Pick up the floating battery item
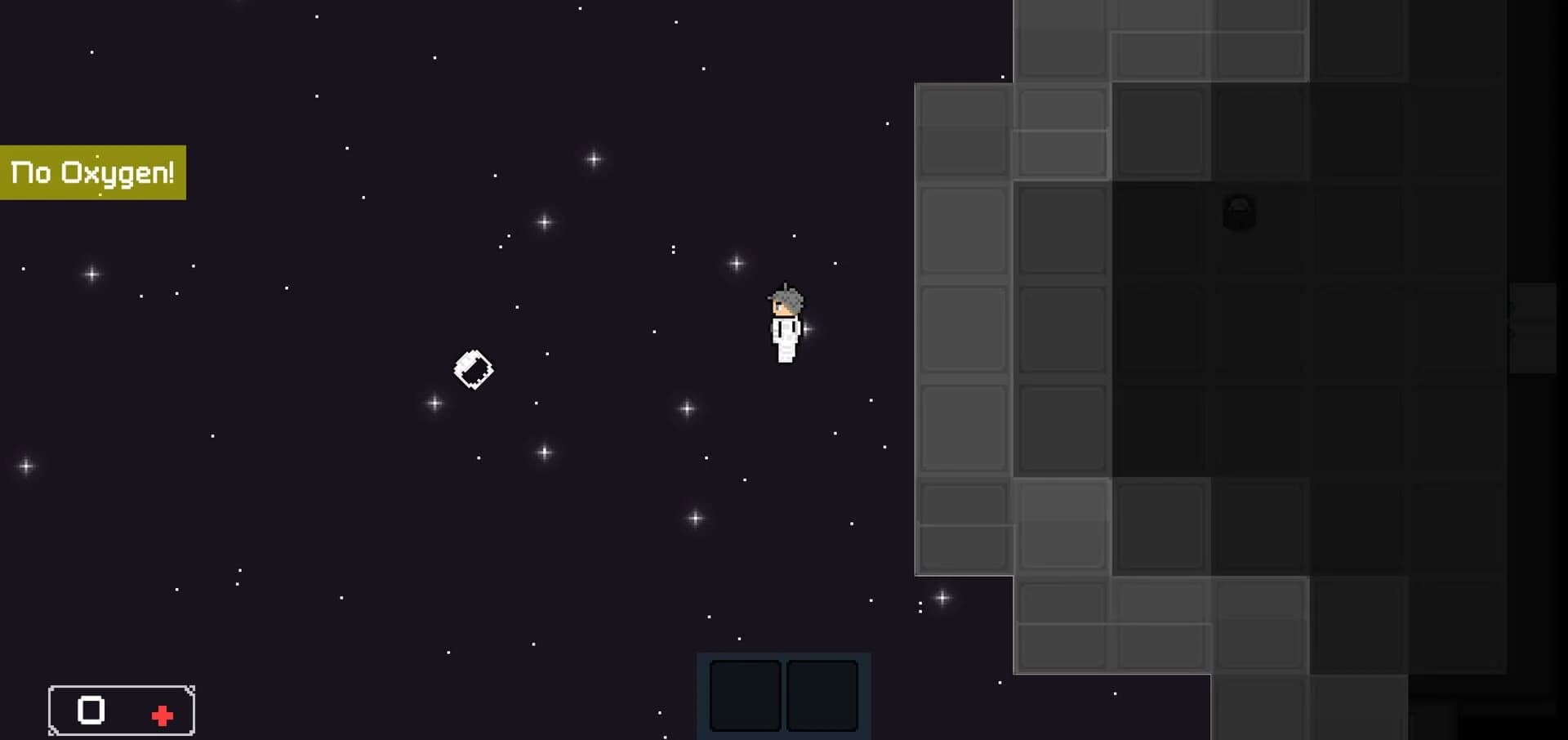This screenshot has height=740, width=1568. point(474,369)
